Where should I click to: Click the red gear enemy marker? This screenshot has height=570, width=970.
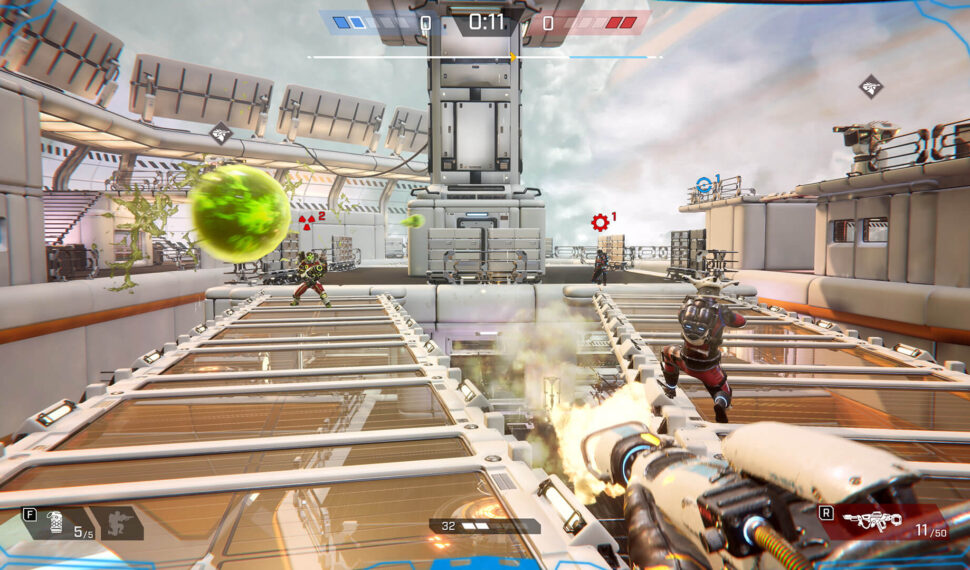(600, 222)
